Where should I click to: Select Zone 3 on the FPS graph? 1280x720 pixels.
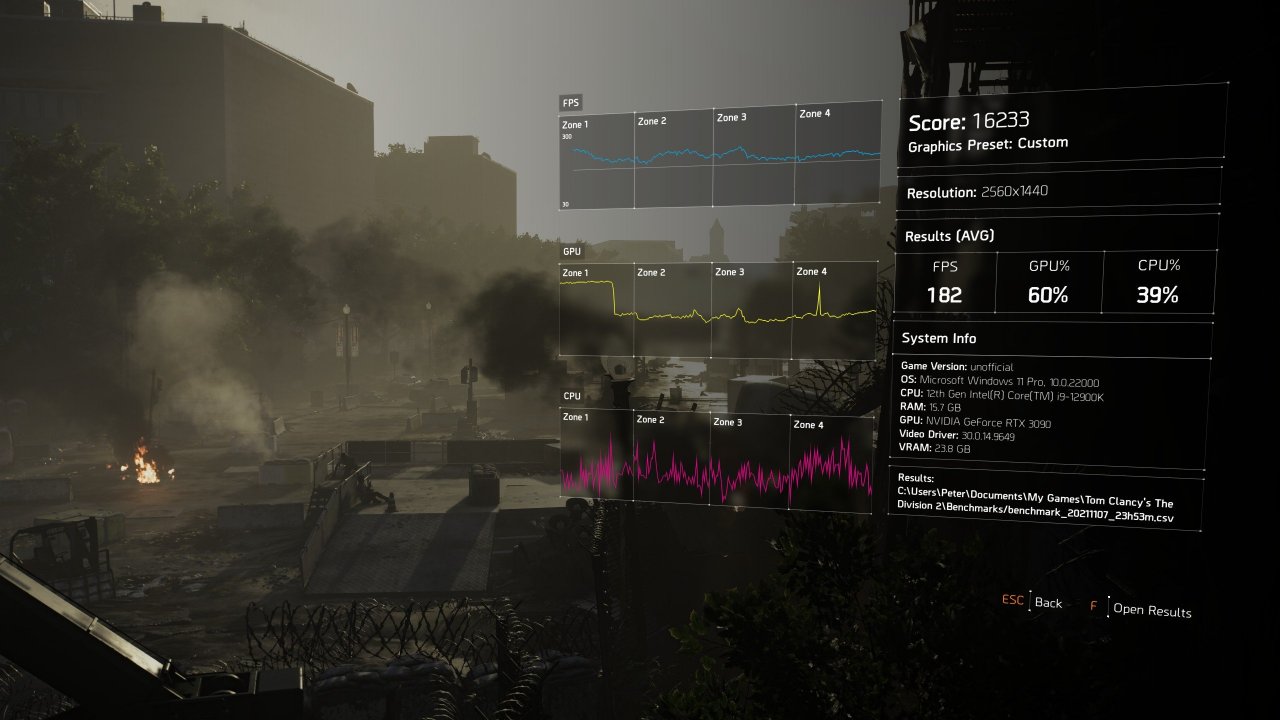(733, 117)
